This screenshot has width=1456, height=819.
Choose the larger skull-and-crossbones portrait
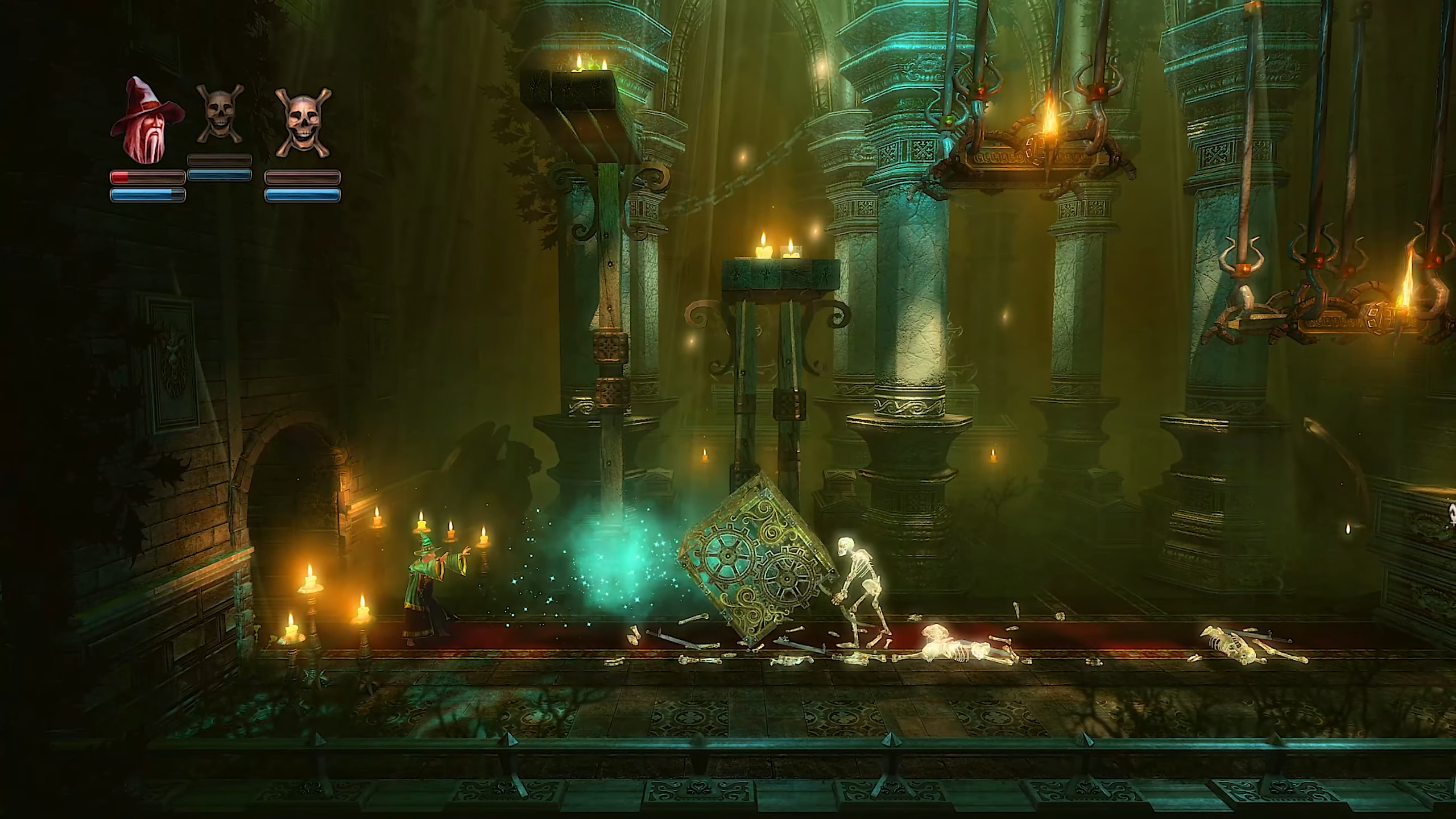coord(303,123)
